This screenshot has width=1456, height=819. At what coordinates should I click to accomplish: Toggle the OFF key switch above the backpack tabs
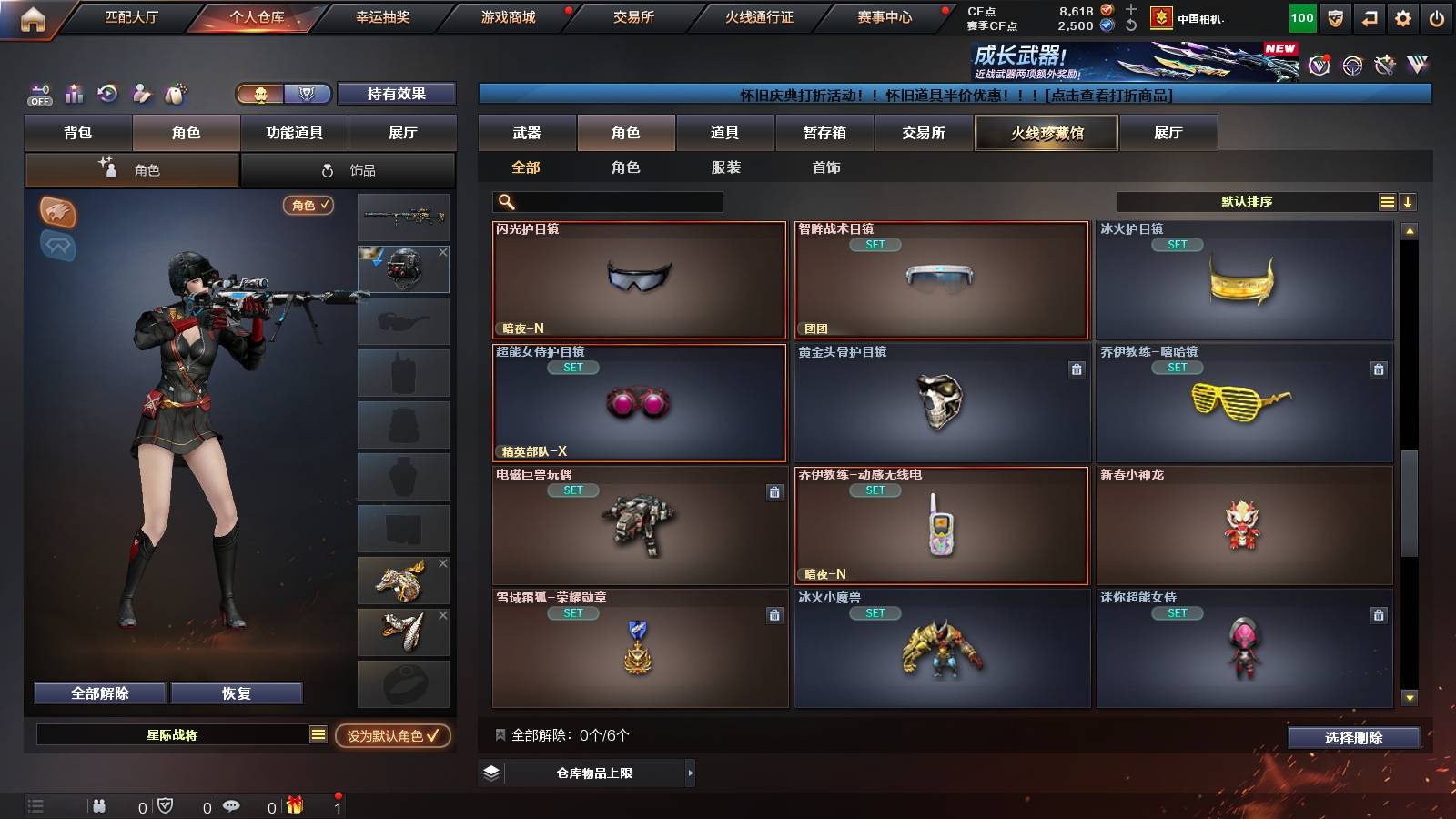pos(38,94)
